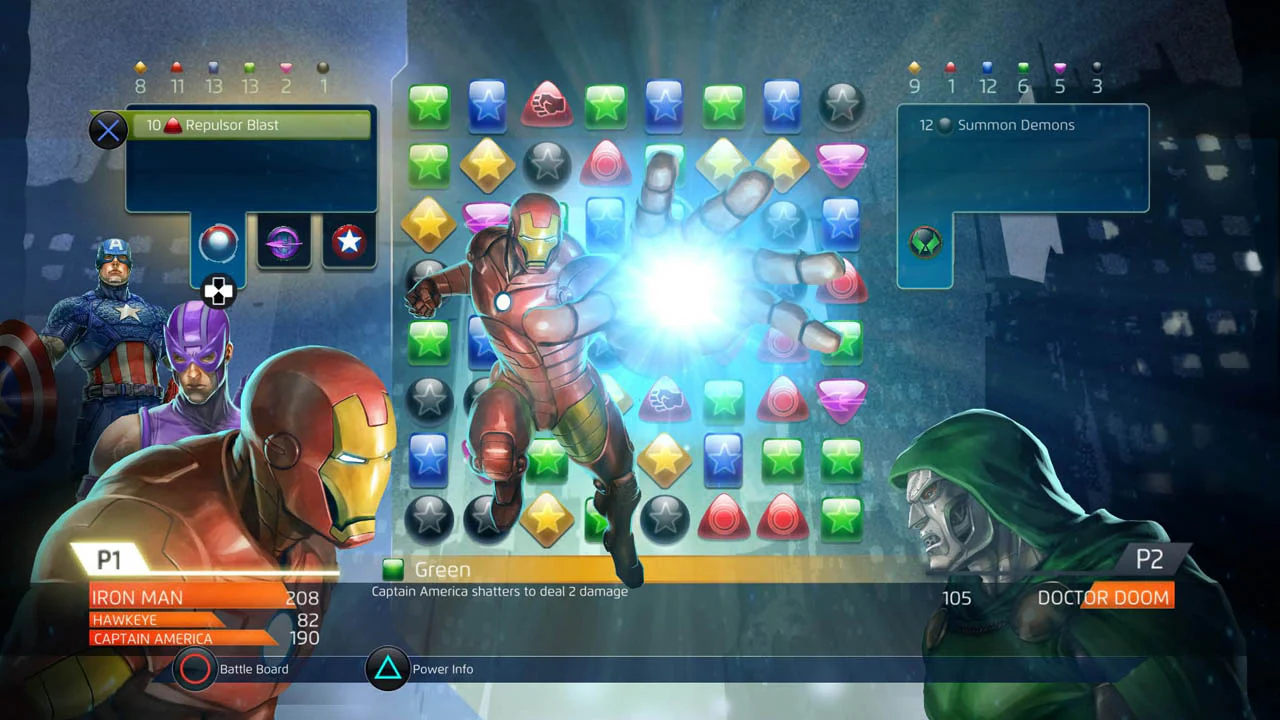
Task: Select Iron Man's Repulsor Blast power icon
Action: tap(218, 242)
